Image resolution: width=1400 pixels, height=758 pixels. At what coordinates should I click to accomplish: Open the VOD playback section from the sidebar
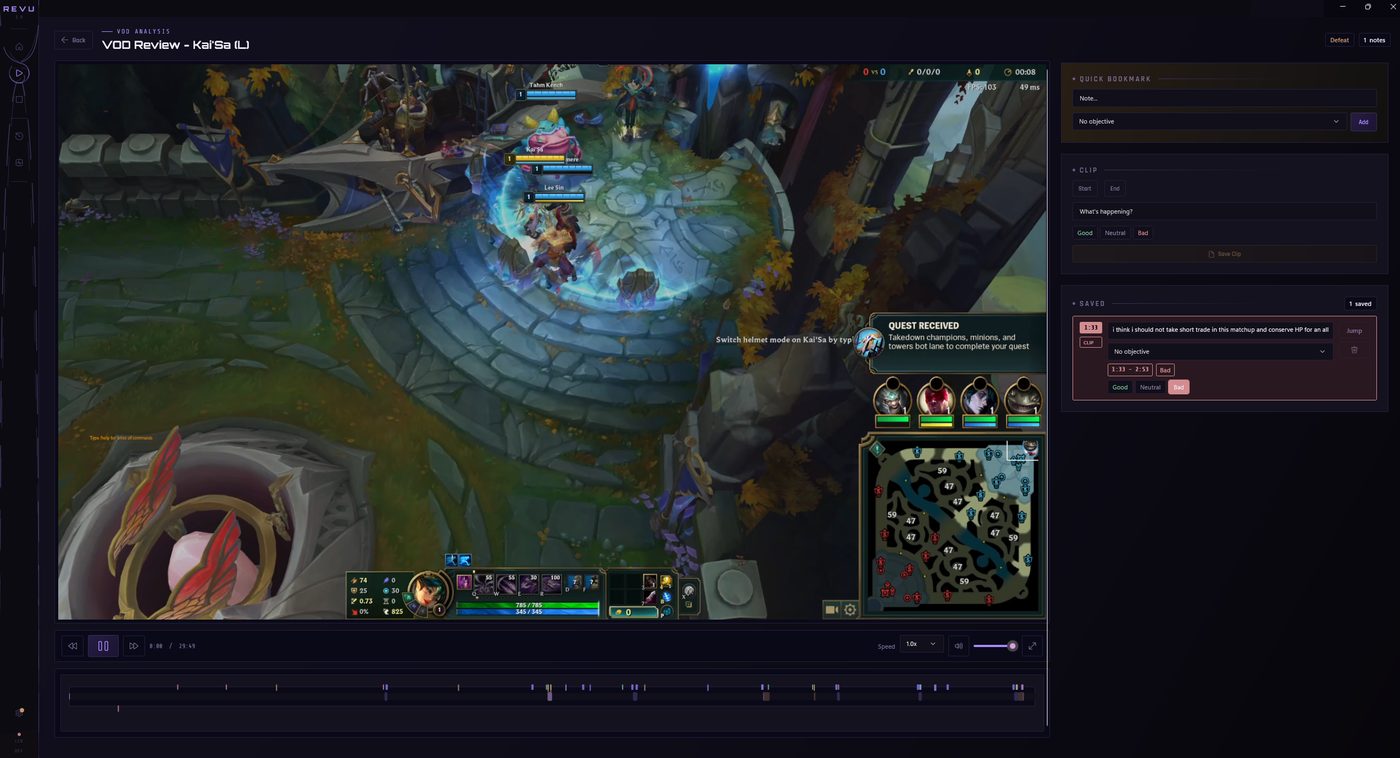point(18,72)
